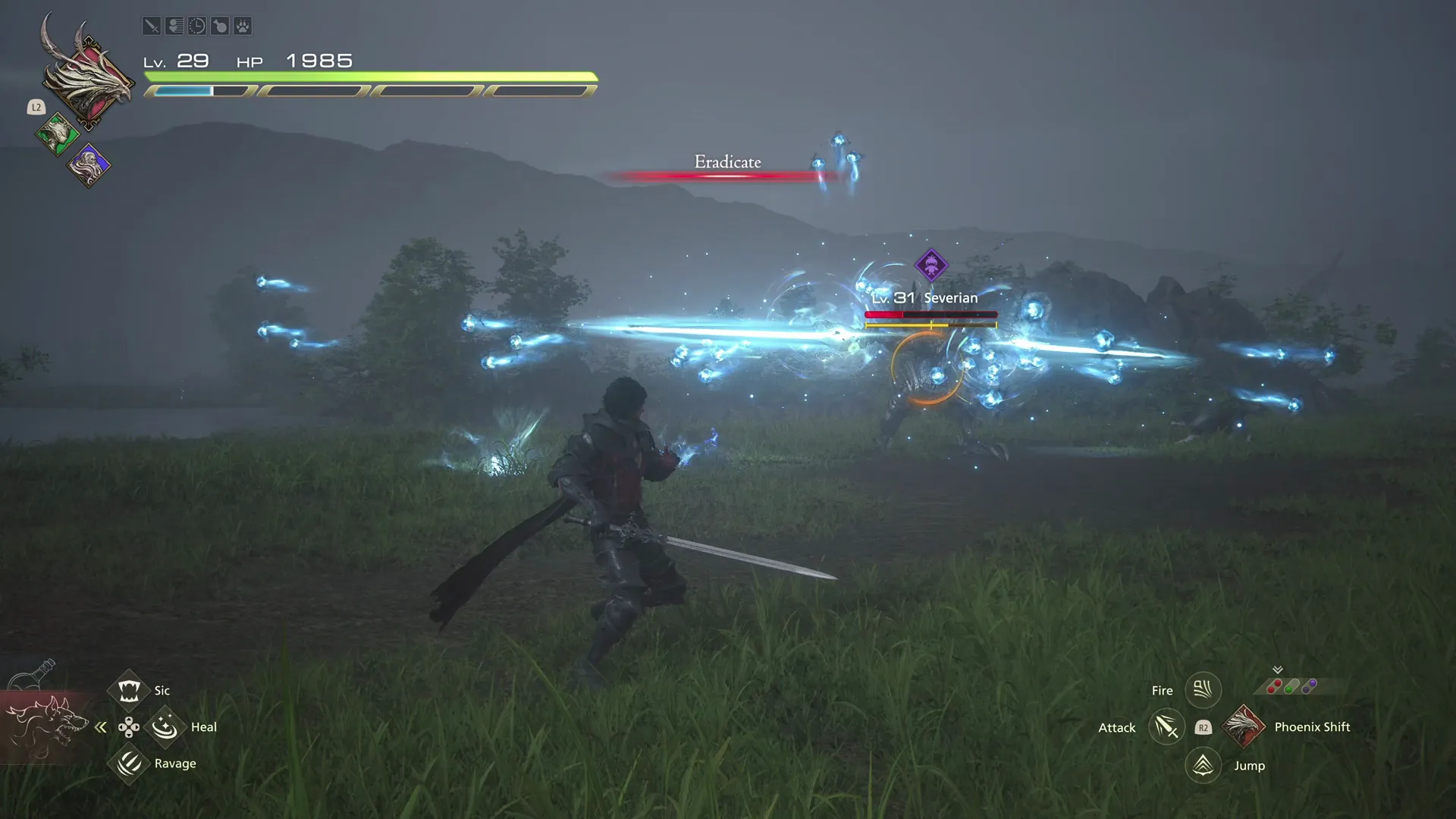Click the Jump ability icon
The width and height of the screenshot is (1456, 819).
[x=1203, y=765]
